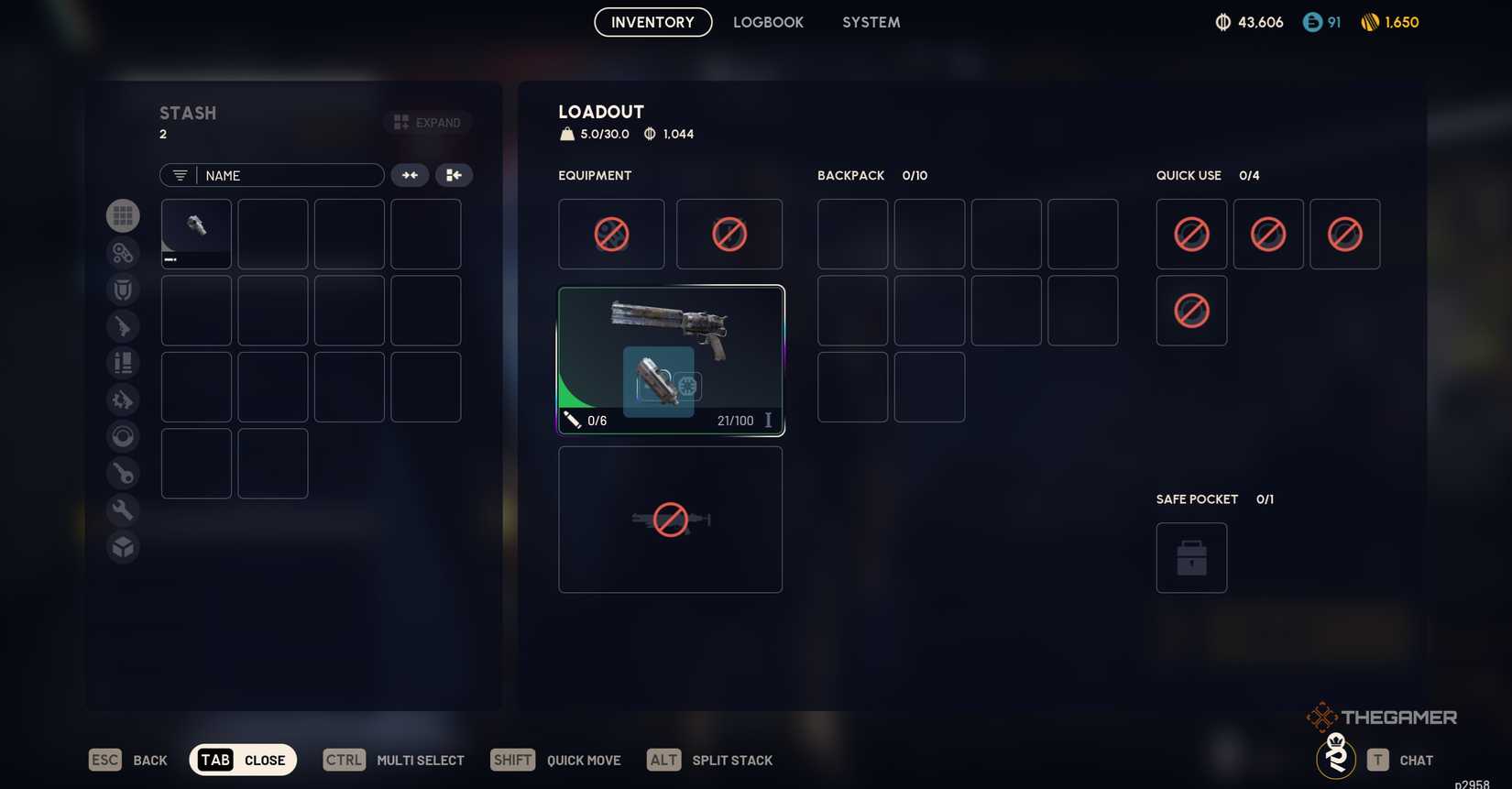The width and height of the screenshot is (1512, 789).
Task: Toggle the sort-to-left stash button
Action: click(454, 175)
